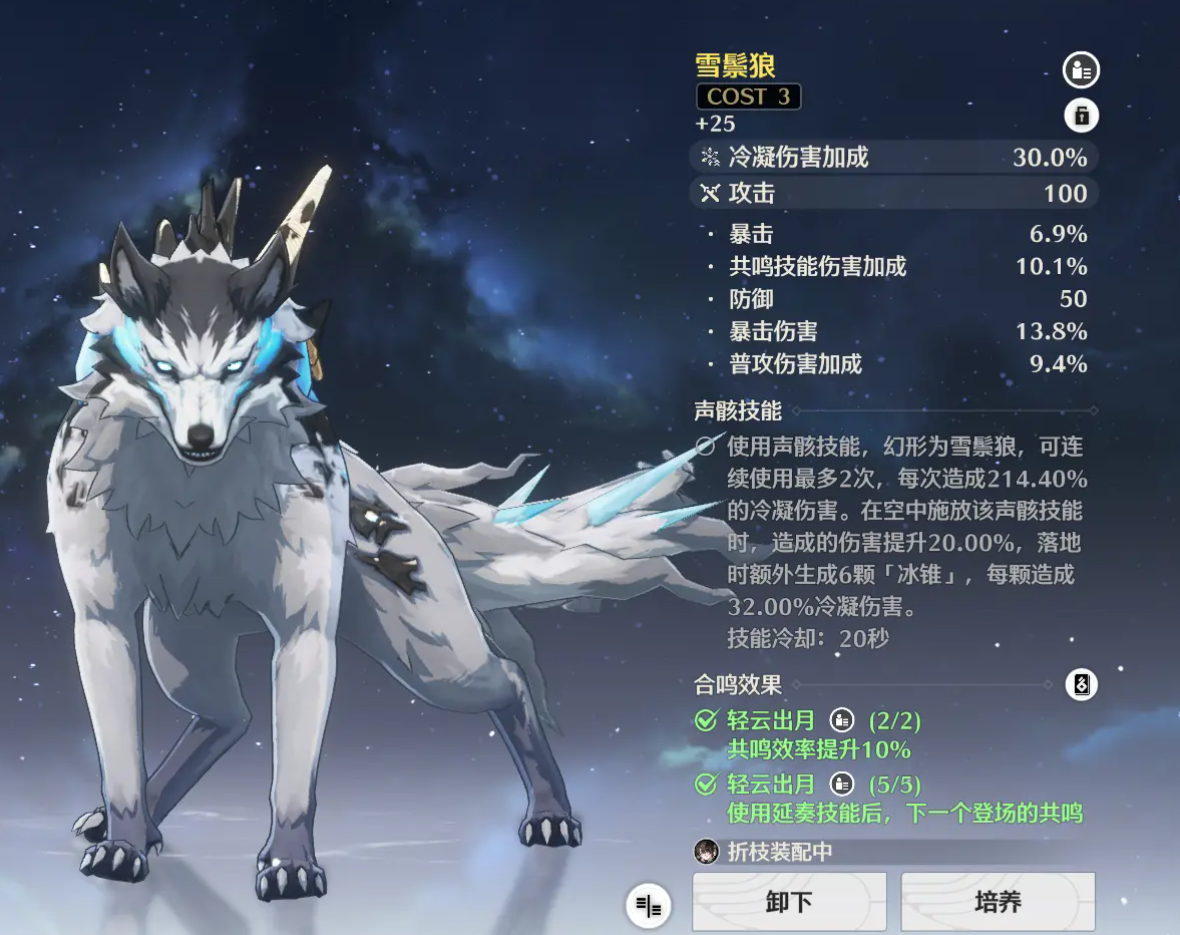Click the list icon left of 卸下
The height and width of the screenshot is (935, 1180).
[x=649, y=907]
